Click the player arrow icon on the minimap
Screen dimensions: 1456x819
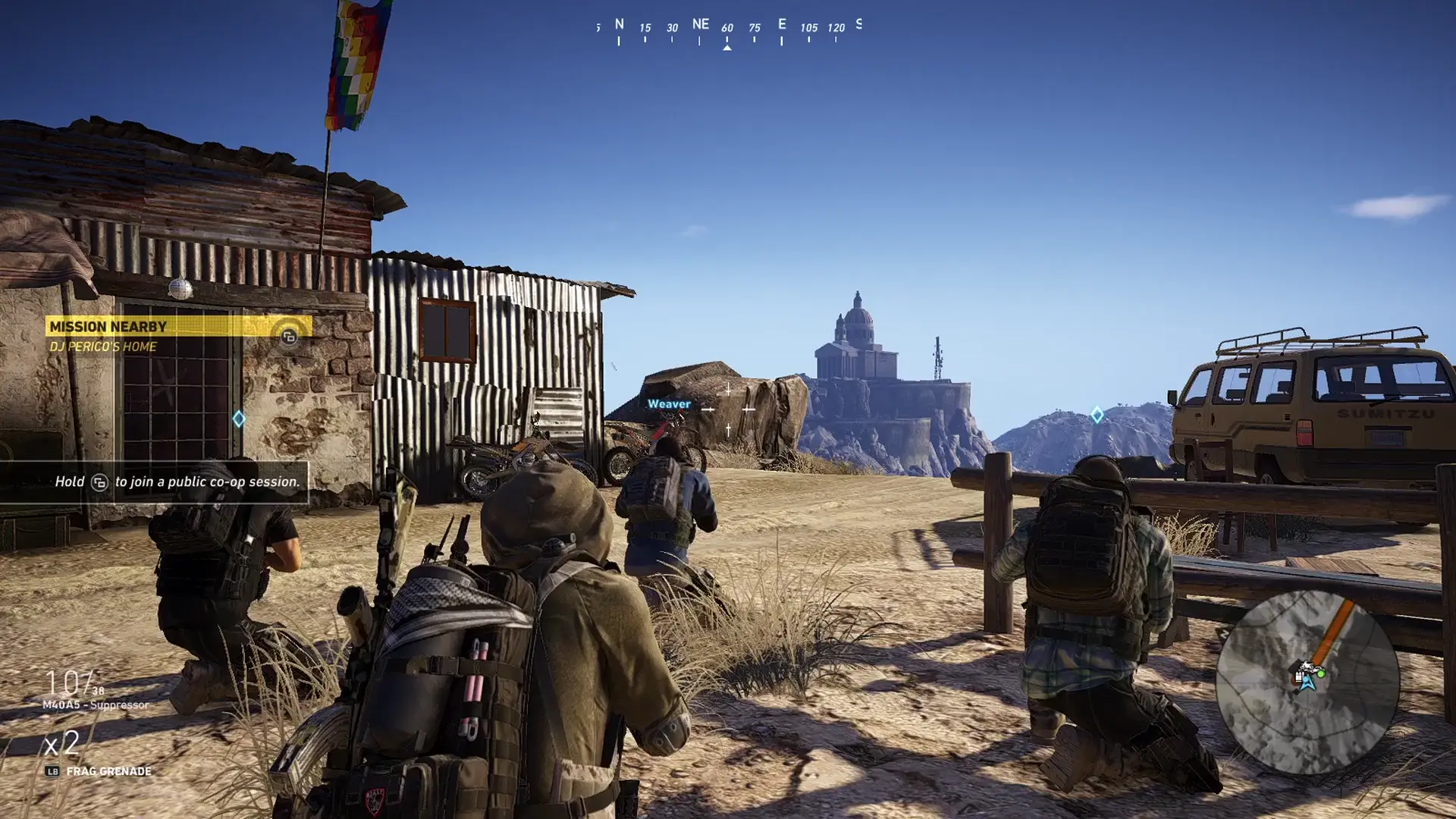pos(1307,683)
